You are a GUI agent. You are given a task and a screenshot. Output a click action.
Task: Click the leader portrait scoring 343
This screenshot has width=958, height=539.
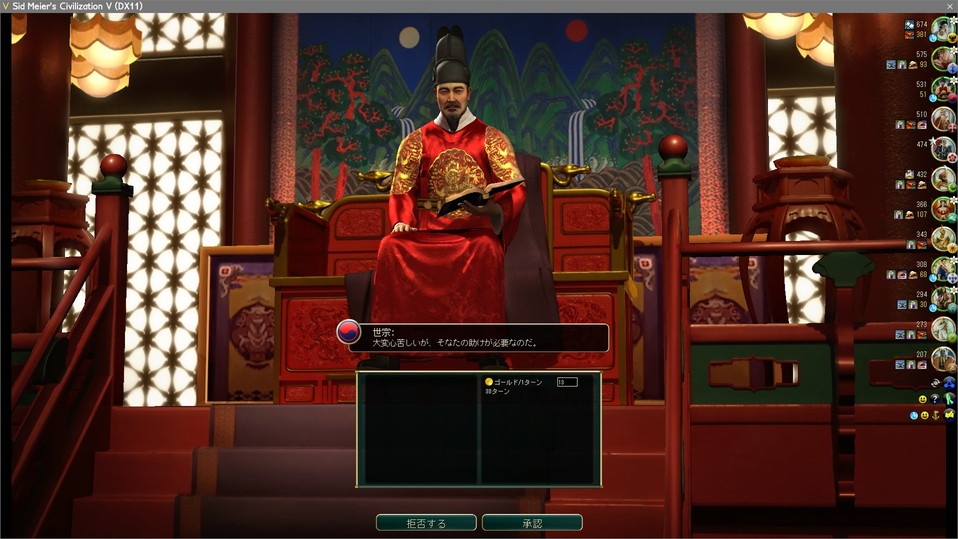(943, 239)
